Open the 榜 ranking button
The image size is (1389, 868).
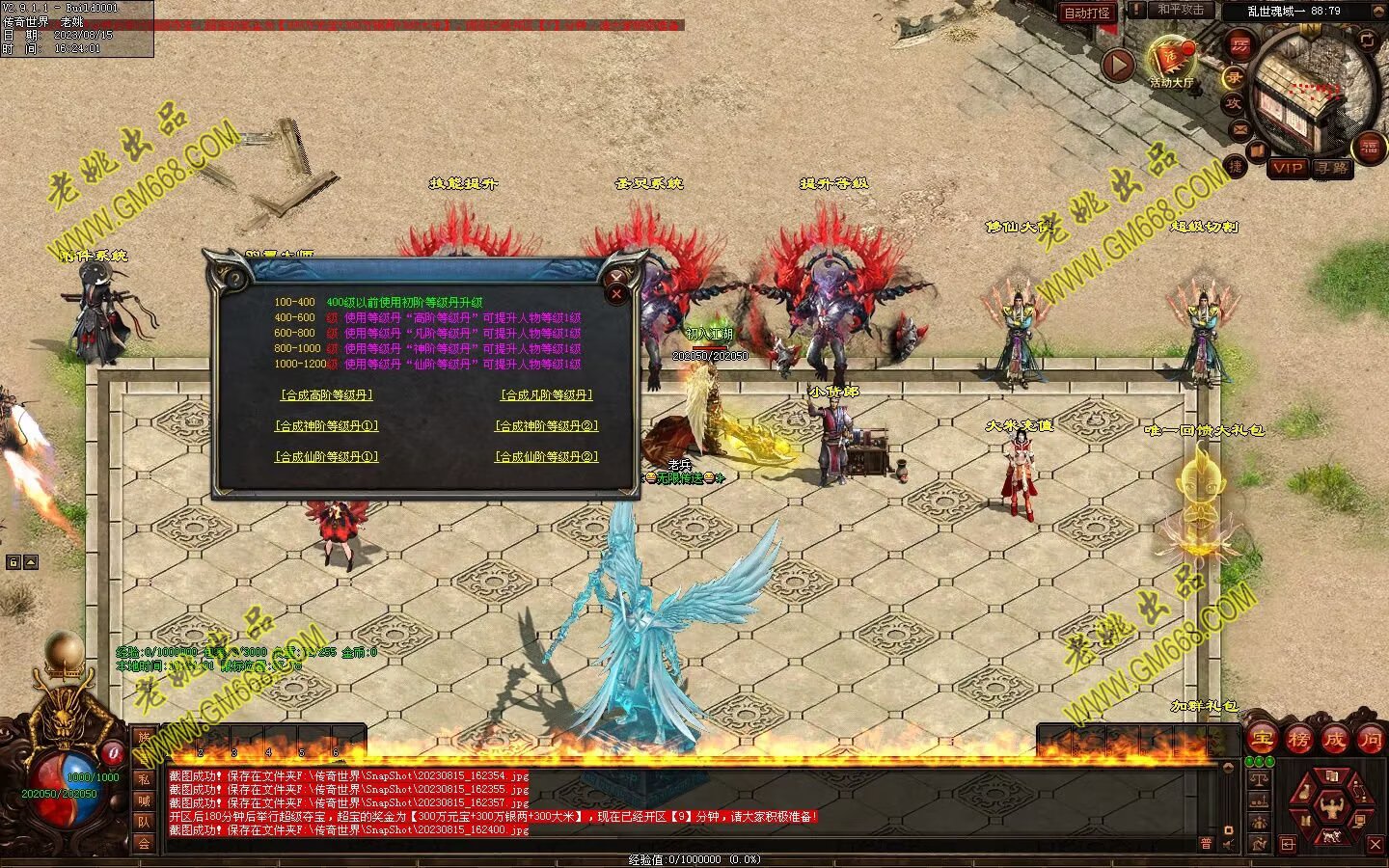(1298, 740)
